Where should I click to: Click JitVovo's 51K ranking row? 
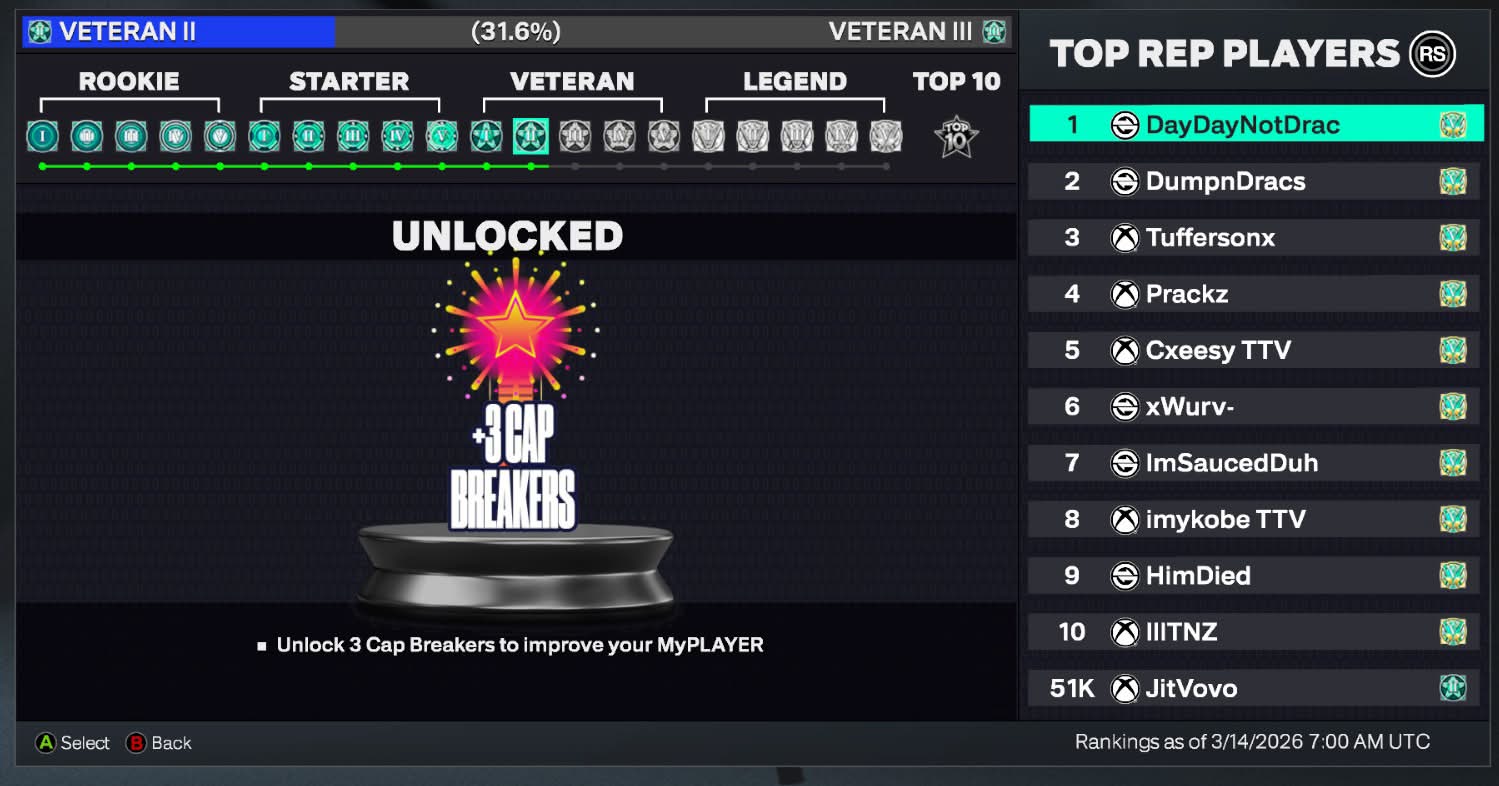click(x=1254, y=688)
